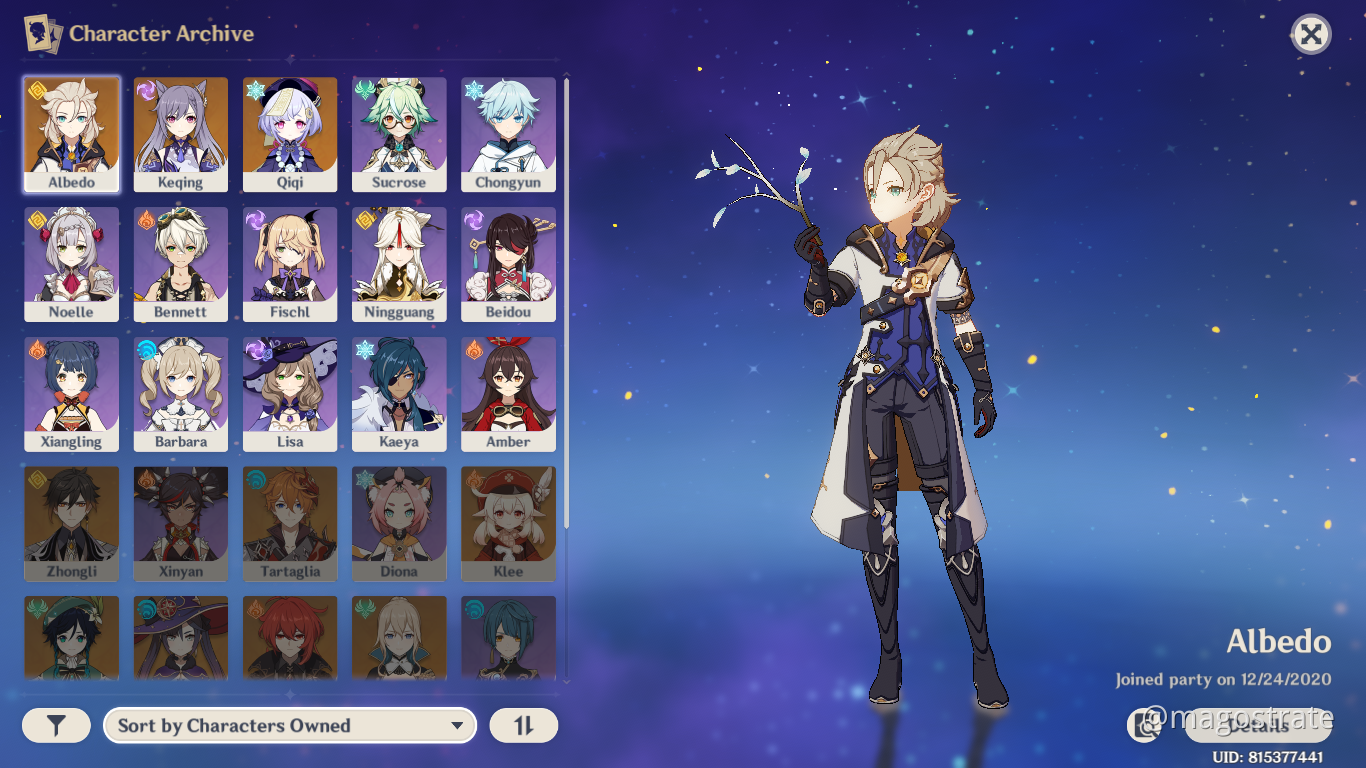Close the Character Archive screen

pyautogui.click(x=1311, y=33)
